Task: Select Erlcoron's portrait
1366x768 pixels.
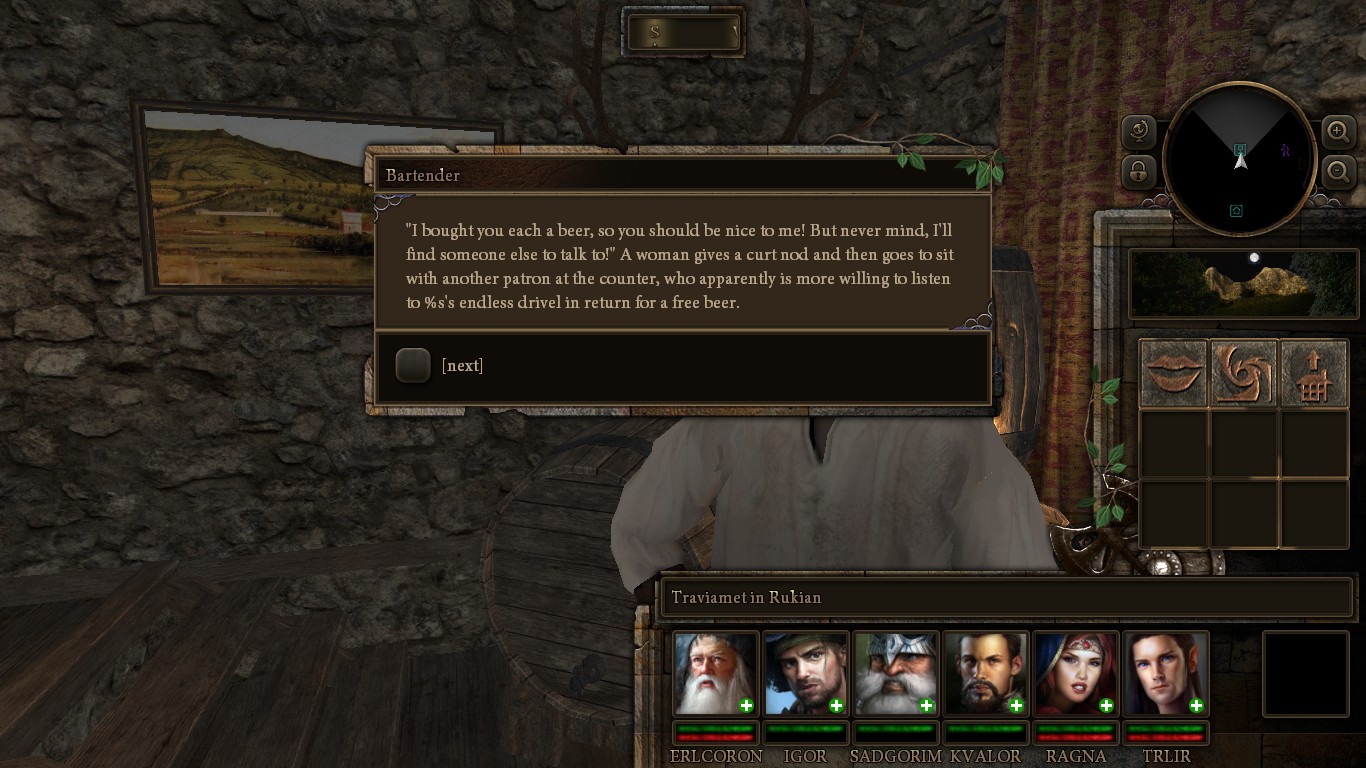Action: click(714, 673)
